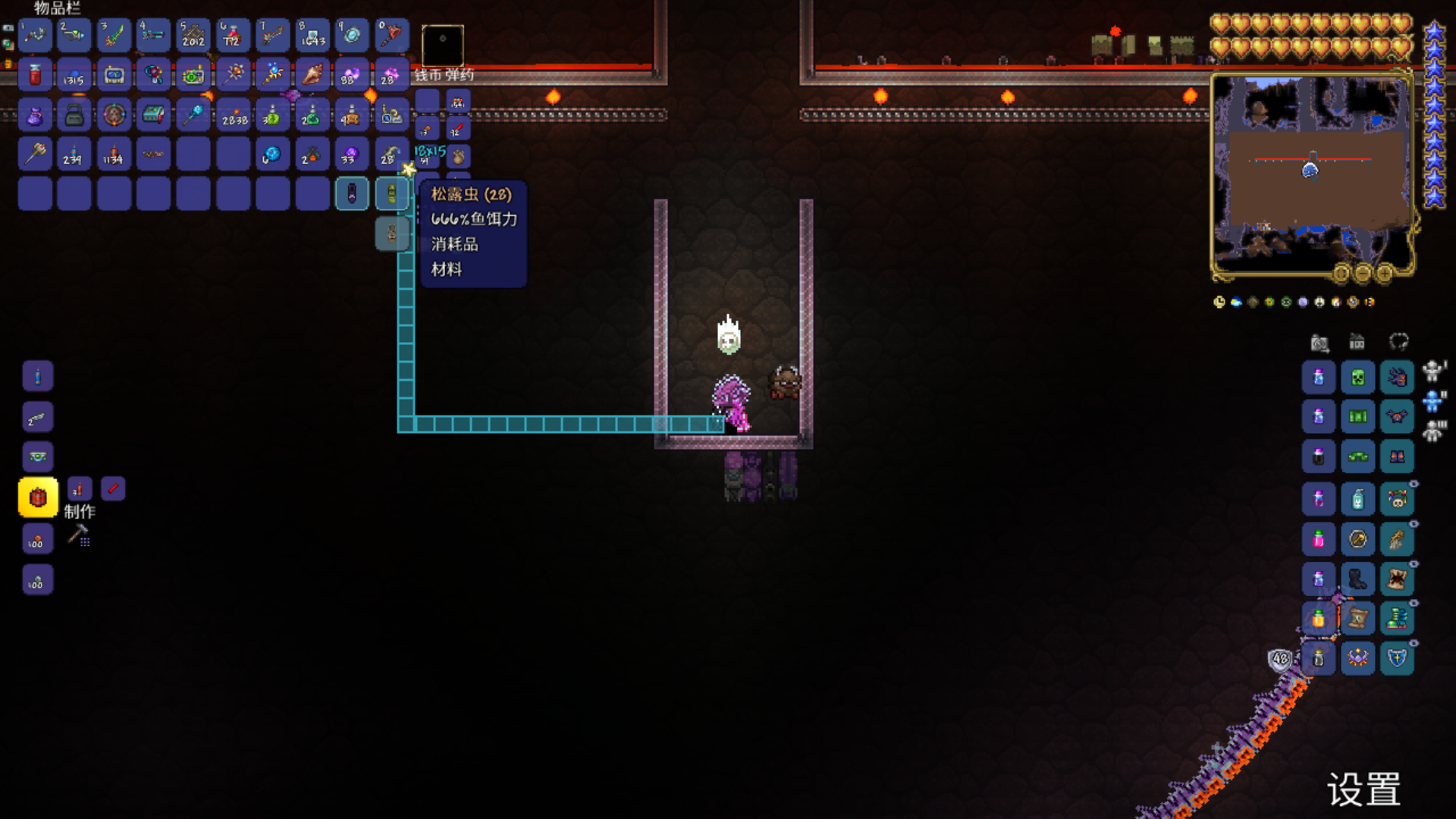This screenshot has width=1456, height=819.
Task: Select the purple void bag item
Action: (x=35, y=115)
